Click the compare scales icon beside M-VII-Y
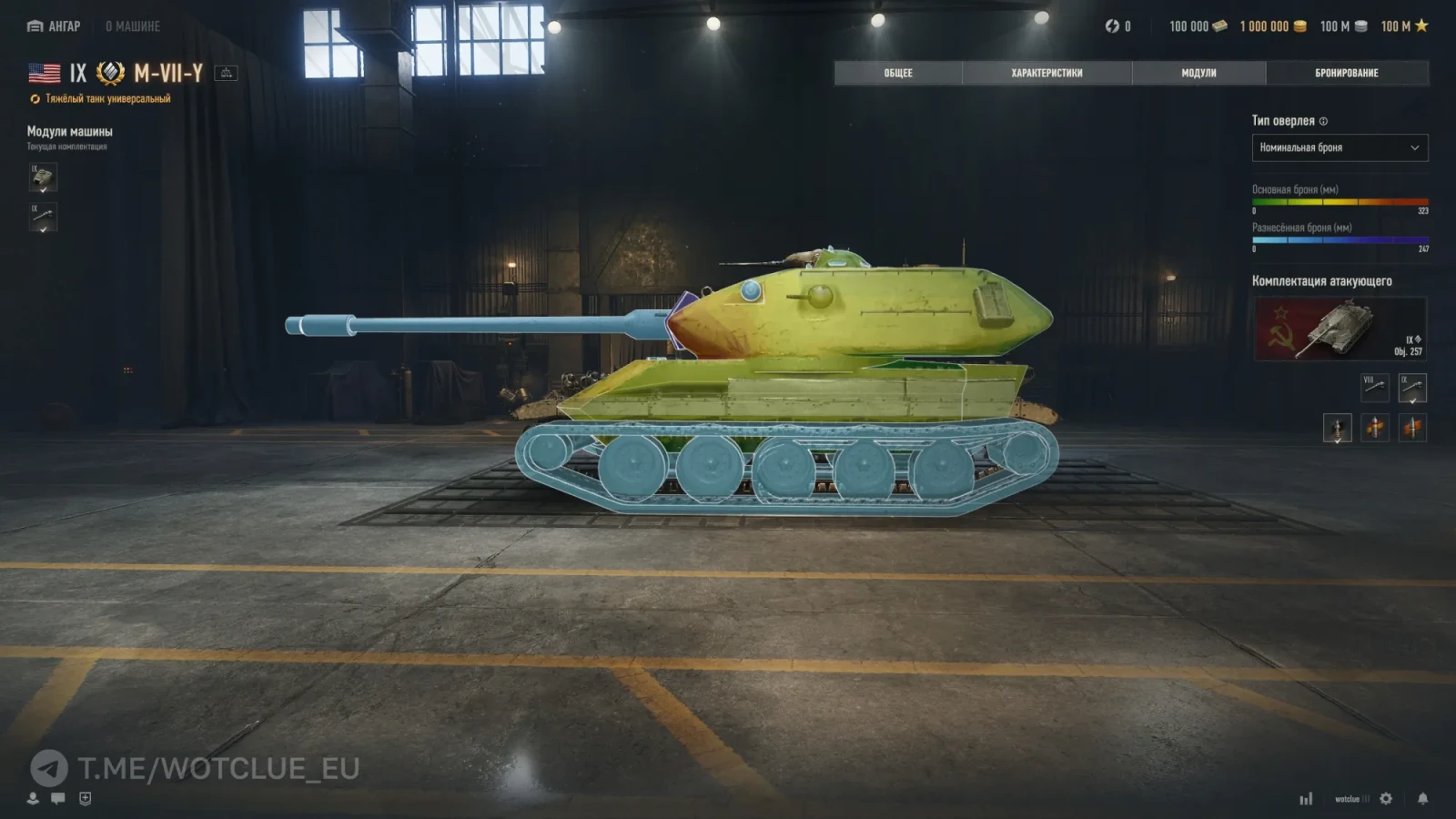The width and height of the screenshot is (1456, 819). [x=226, y=73]
